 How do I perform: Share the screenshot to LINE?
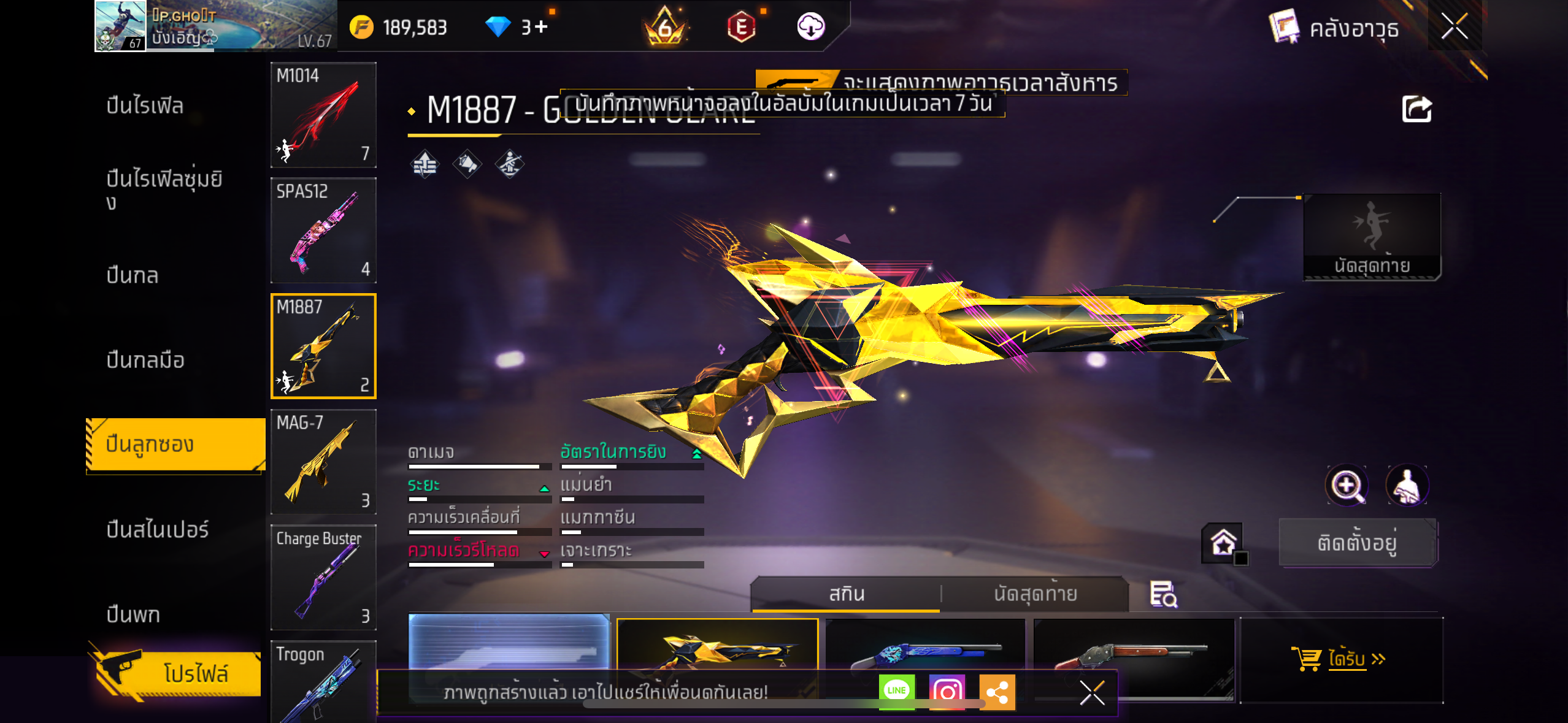[x=896, y=691]
